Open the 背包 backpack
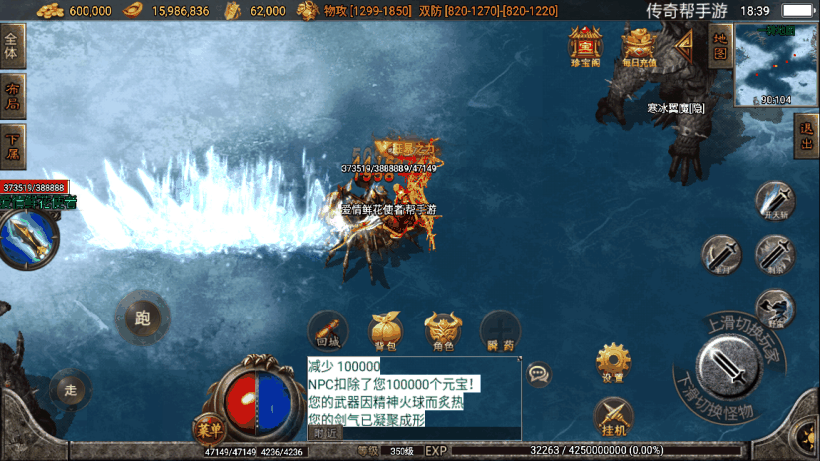This screenshot has height=461, width=820. click(385, 331)
